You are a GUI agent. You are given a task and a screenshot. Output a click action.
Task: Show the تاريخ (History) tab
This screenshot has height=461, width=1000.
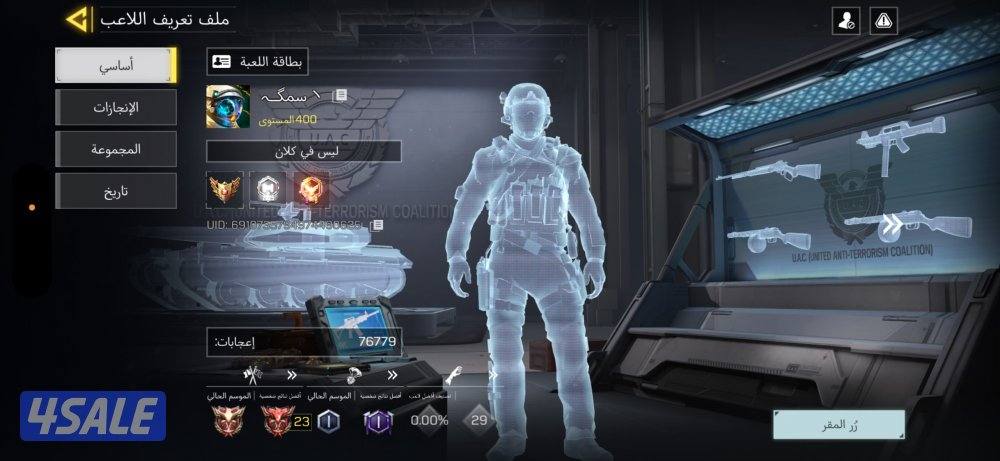pyautogui.click(x=116, y=191)
